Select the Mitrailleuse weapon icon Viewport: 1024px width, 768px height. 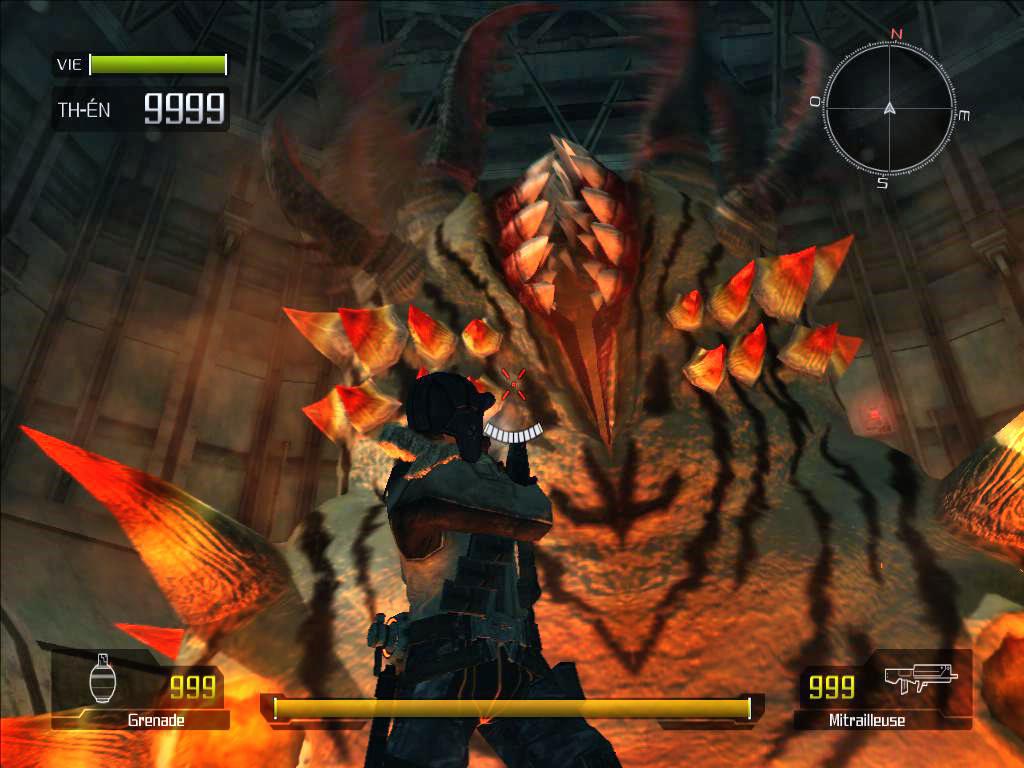(x=920, y=678)
